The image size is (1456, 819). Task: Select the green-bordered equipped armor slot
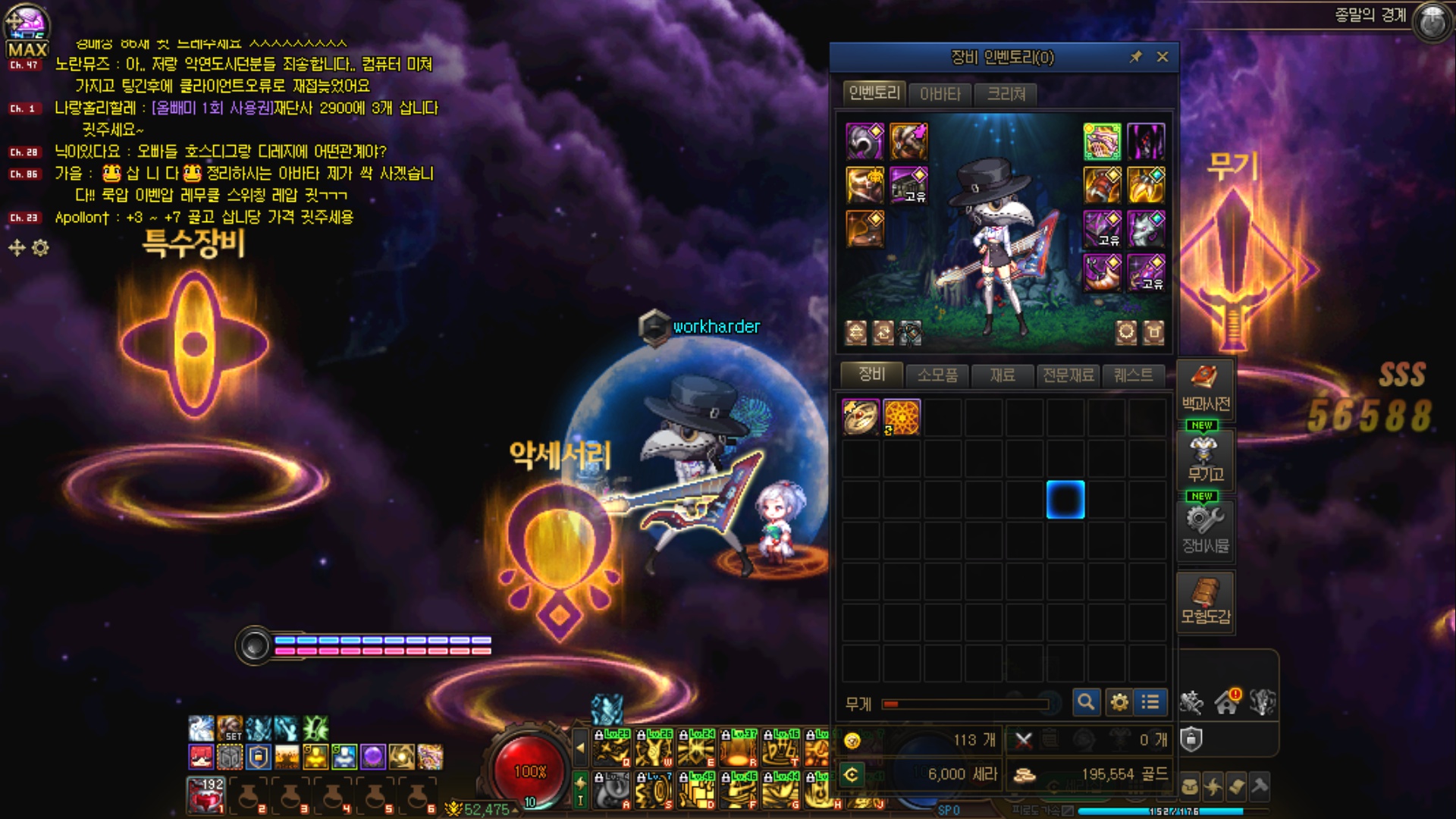click(1102, 142)
